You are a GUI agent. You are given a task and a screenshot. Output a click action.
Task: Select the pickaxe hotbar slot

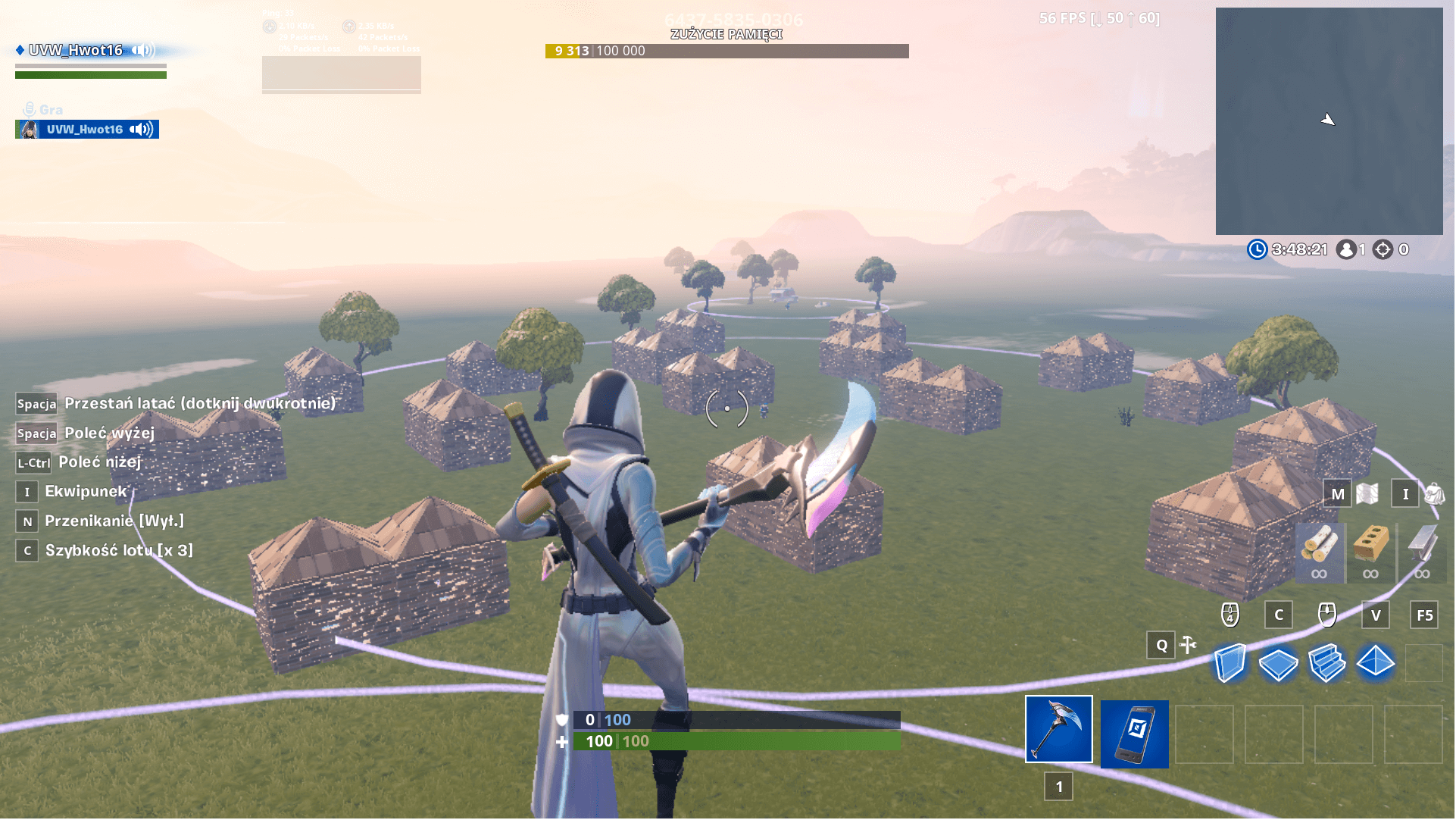(x=1059, y=729)
